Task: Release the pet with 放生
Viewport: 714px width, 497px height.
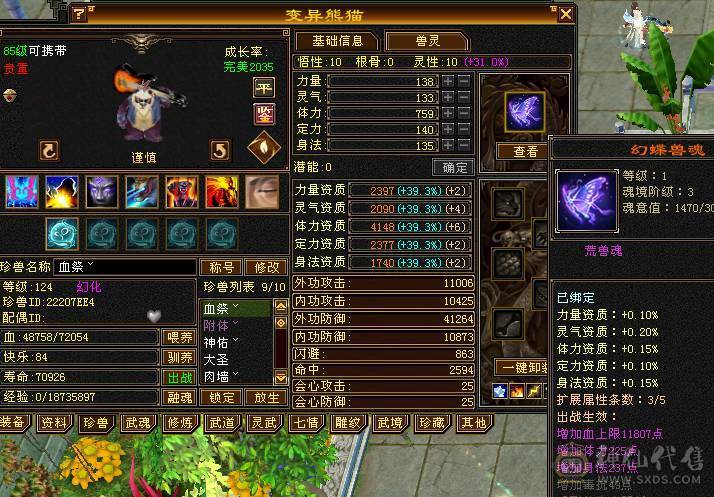Action: click(x=265, y=397)
